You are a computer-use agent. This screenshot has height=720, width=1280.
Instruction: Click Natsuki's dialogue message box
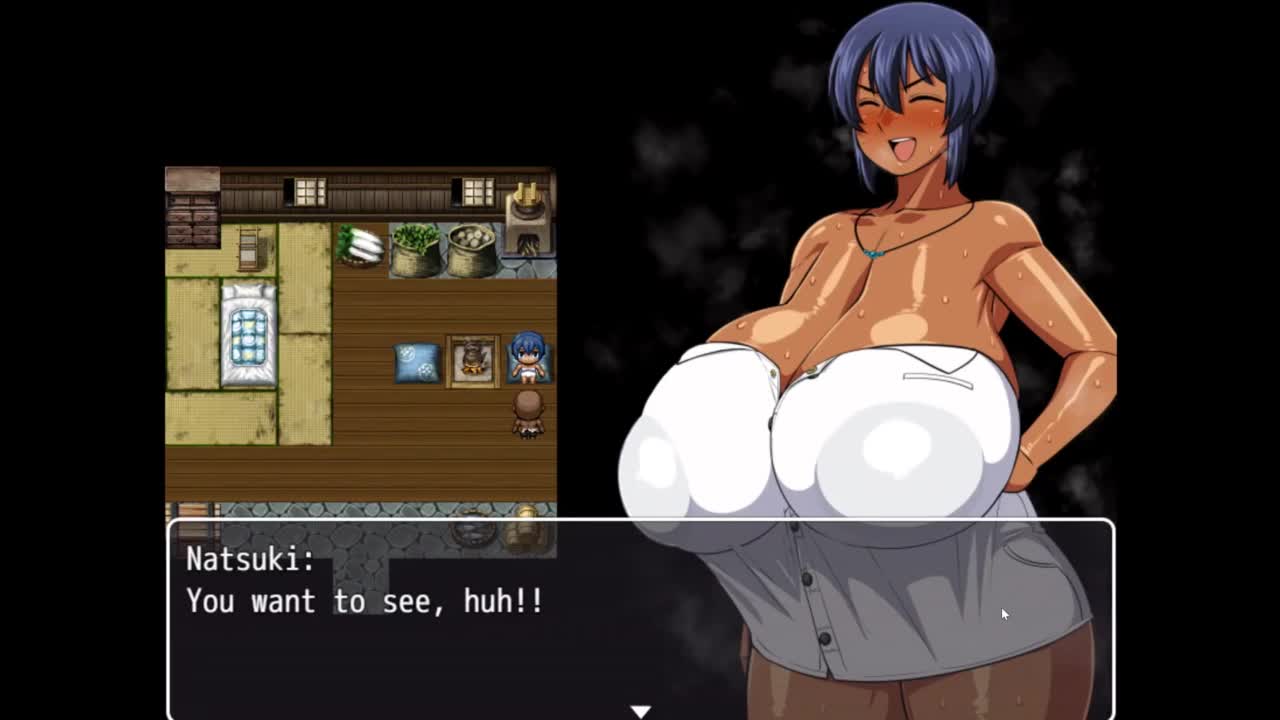(640, 618)
